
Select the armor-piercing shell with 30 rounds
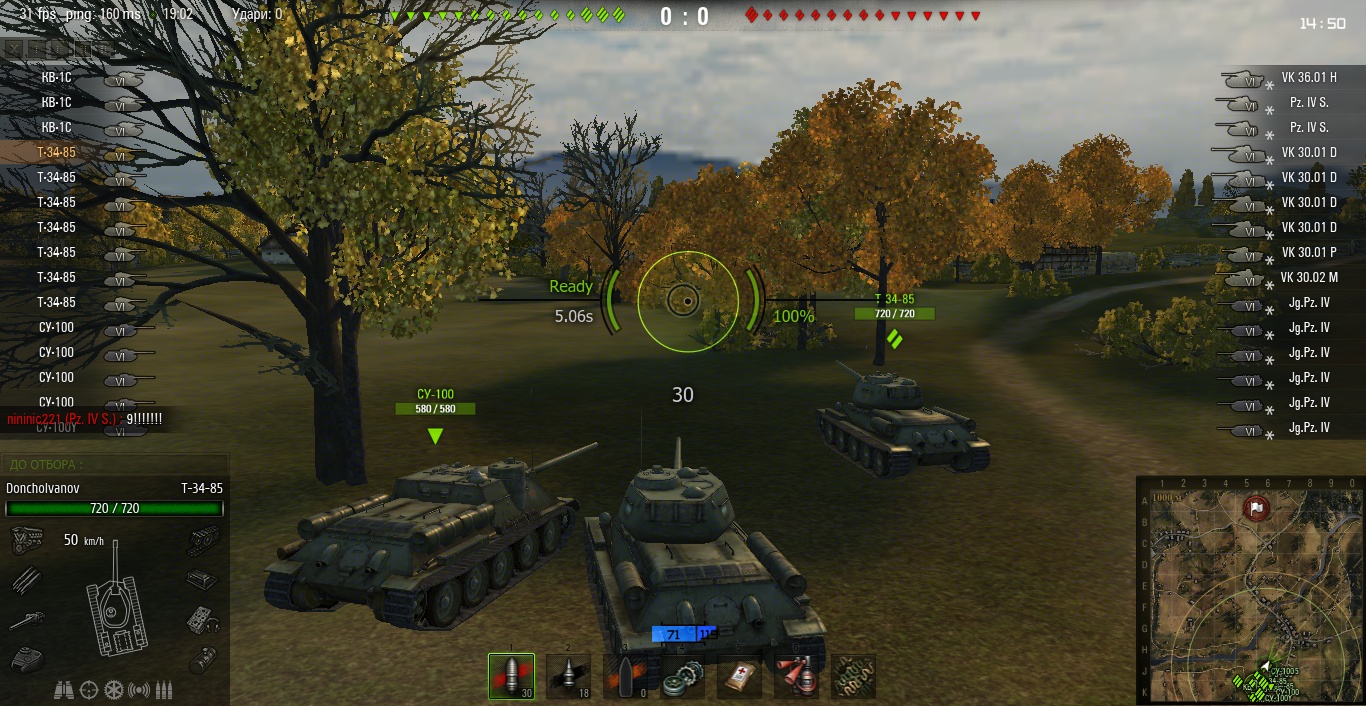pyautogui.click(x=511, y=677)
